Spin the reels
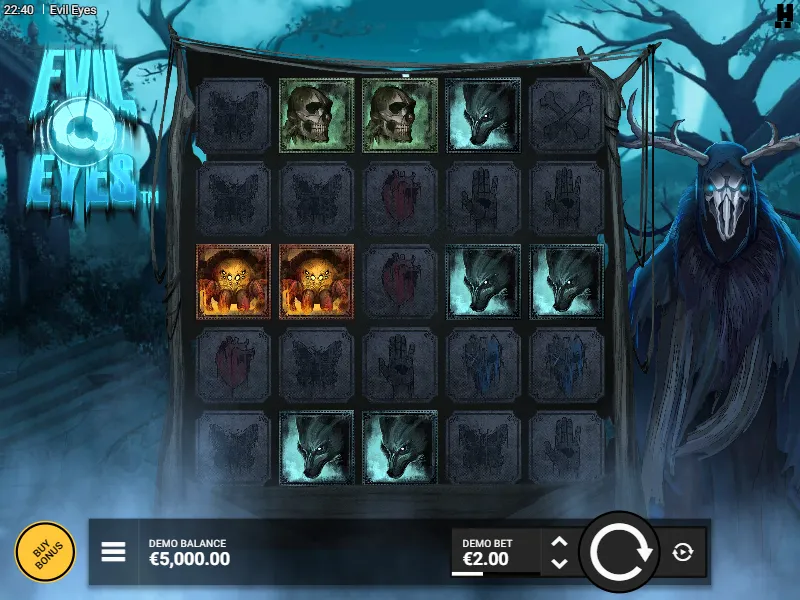Image resolution: width=800 pixels, height=600 pixels. (x=620, y=552)
